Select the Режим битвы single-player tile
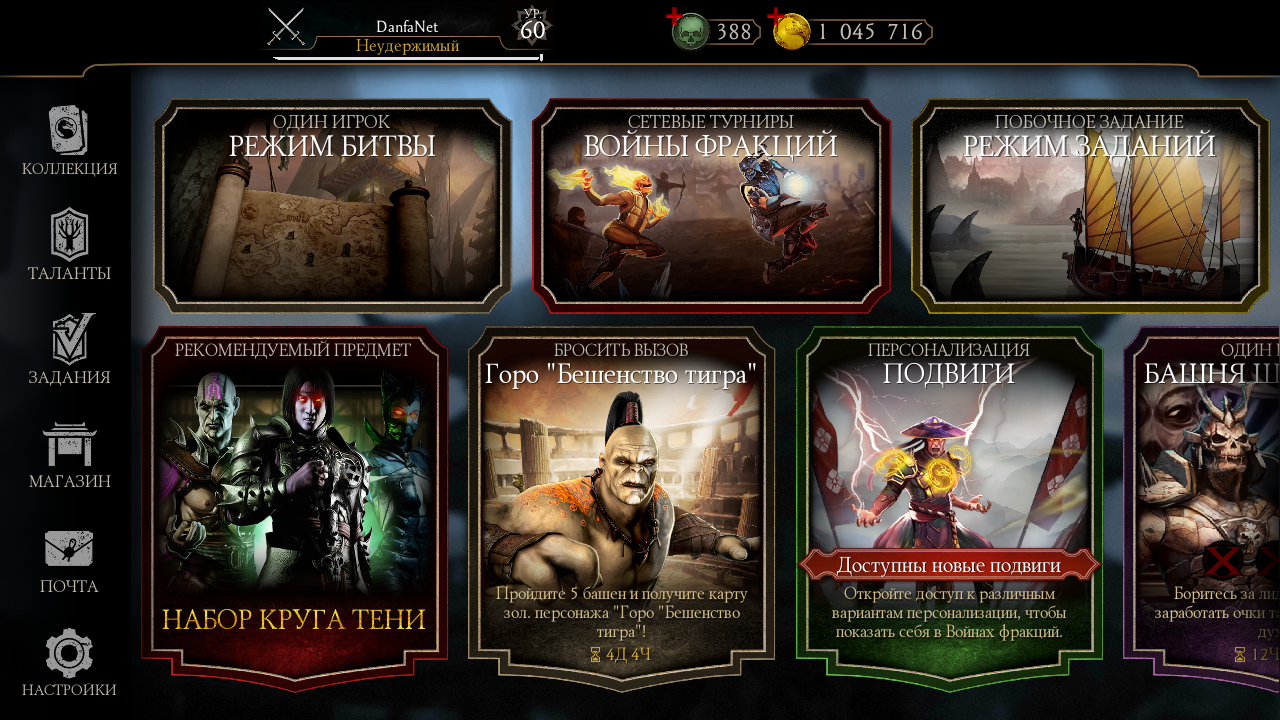1280x720 pixels. click(332, 206)
